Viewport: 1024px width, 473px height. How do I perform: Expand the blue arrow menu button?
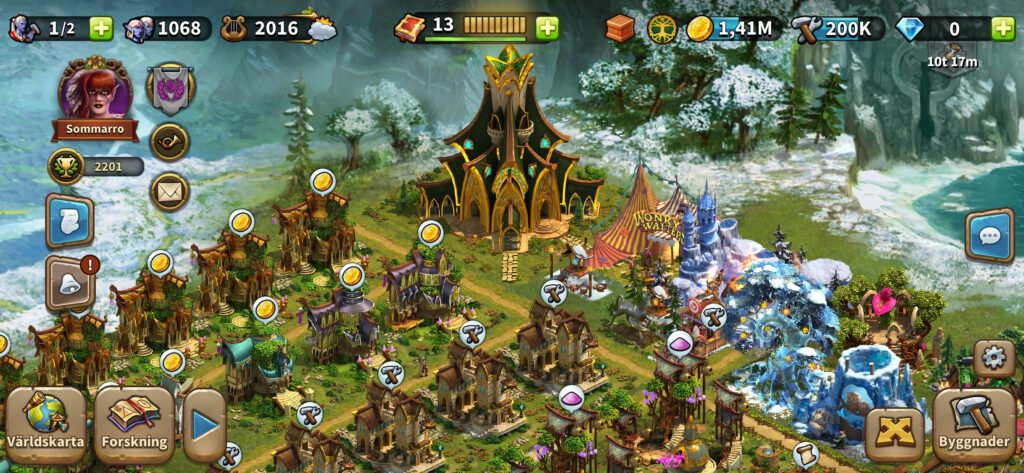pos(205,425)
